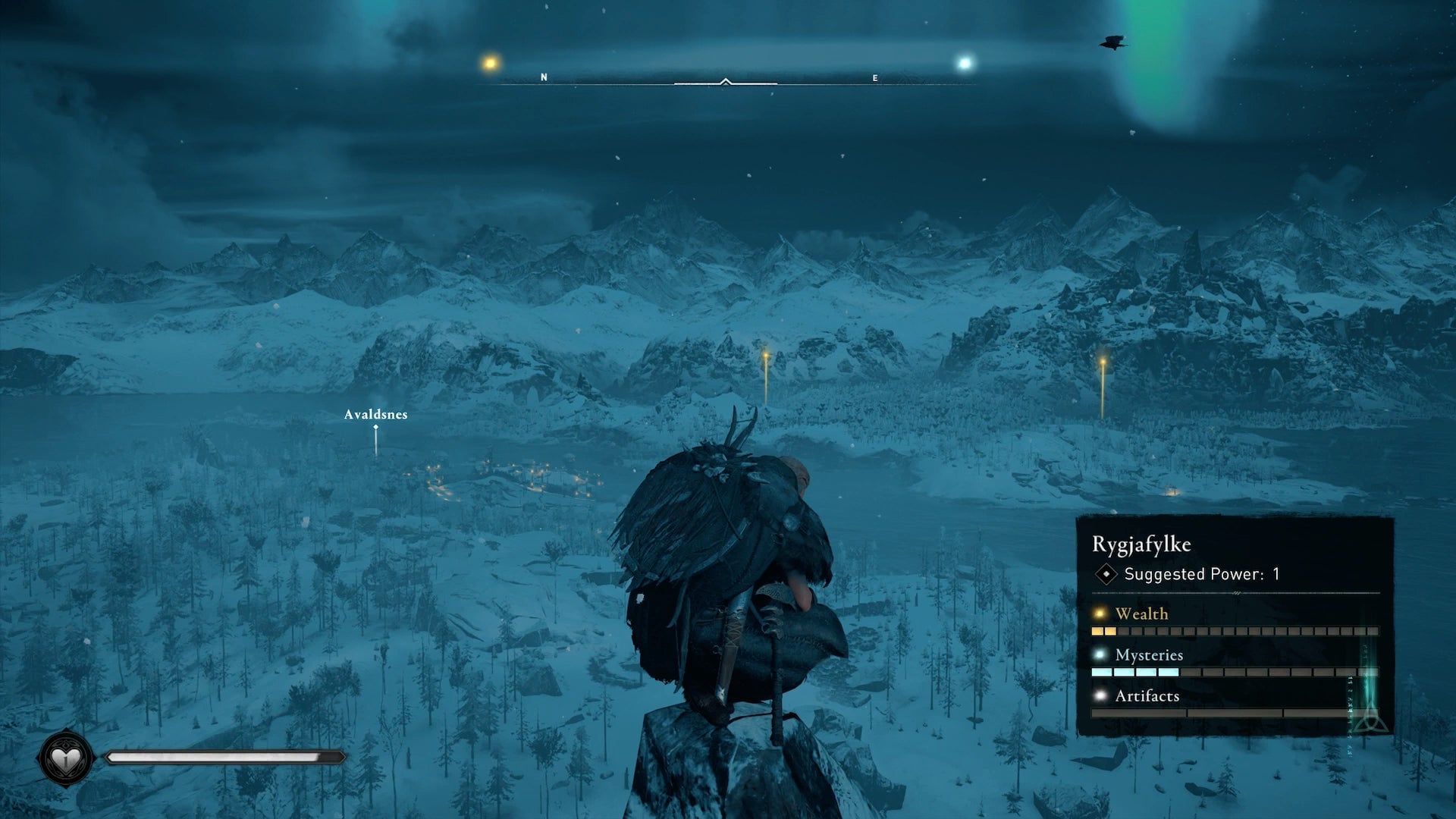Click the white Artifacts icon in the panel
Viewport: 1456px width, 819px height.
(x=1100, y=695)
